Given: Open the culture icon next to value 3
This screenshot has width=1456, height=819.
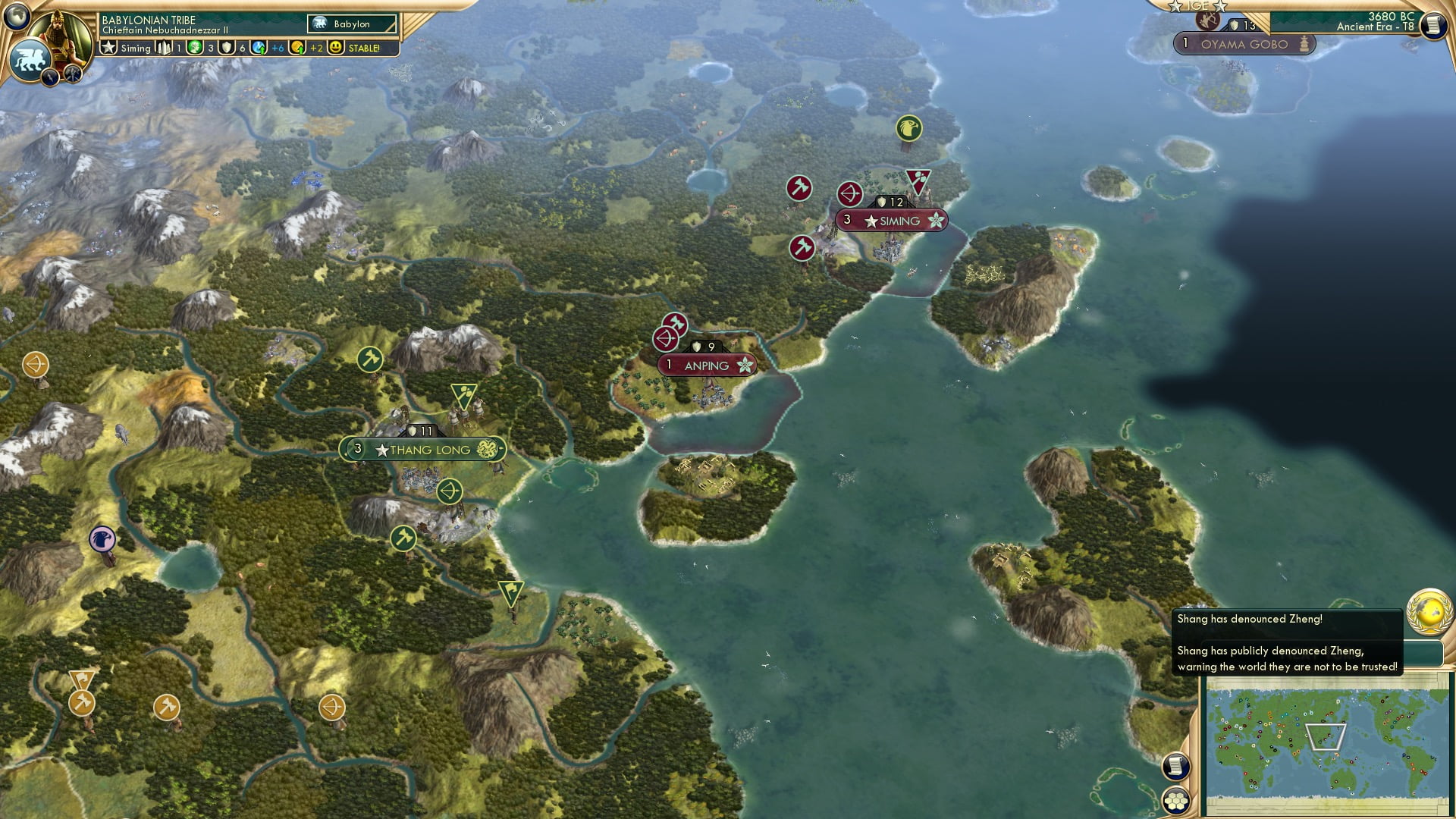Looking at the screenshot, I should point(193,48).
